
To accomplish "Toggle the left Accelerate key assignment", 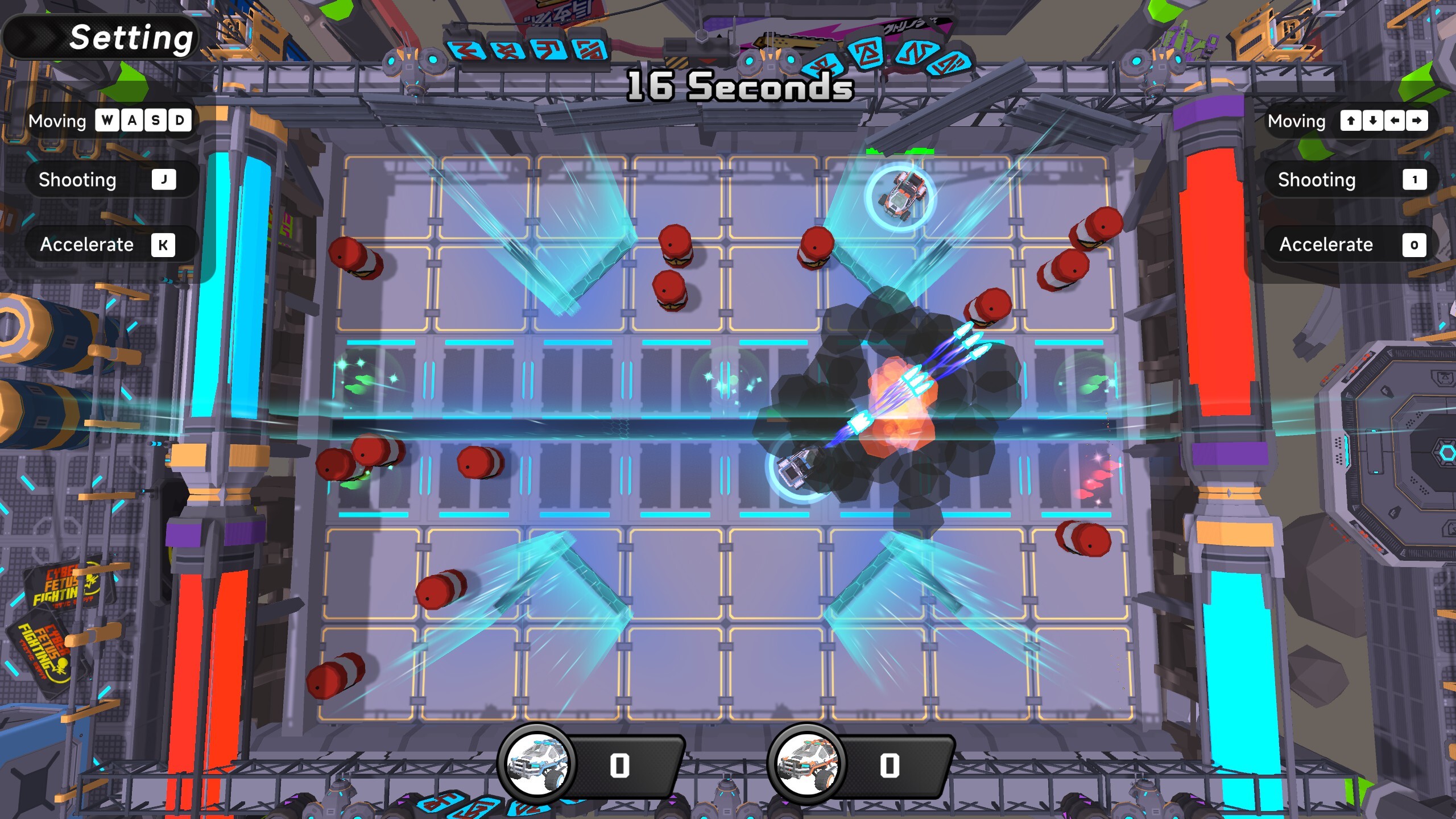I will pos(111,245).
